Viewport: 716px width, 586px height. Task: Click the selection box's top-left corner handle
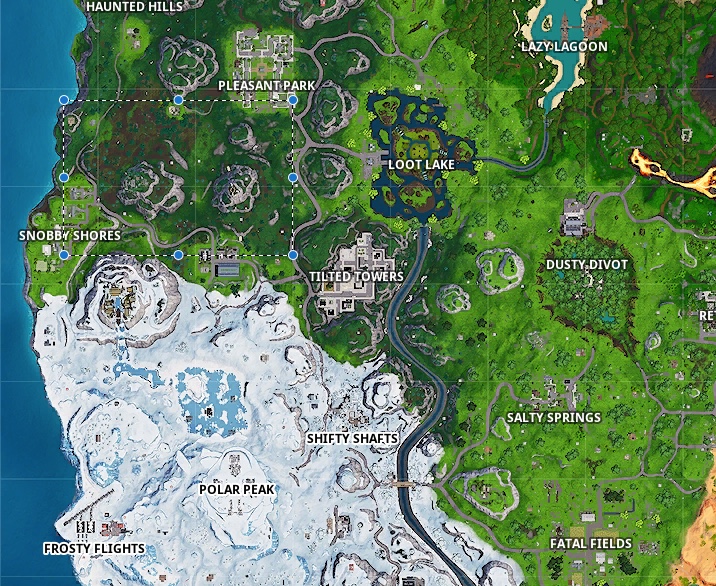[64, 100]
